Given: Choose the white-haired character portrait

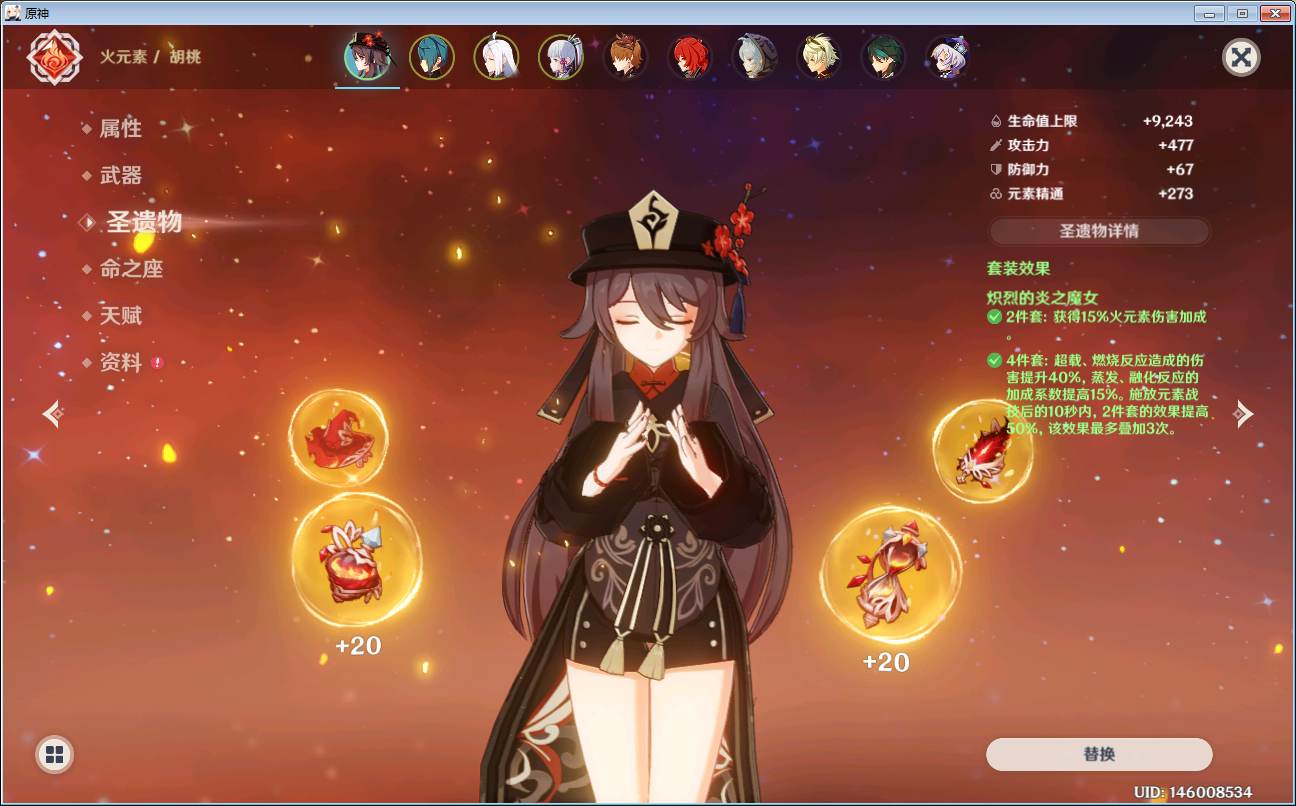Looking at the screenshot, I should [496, 57].
